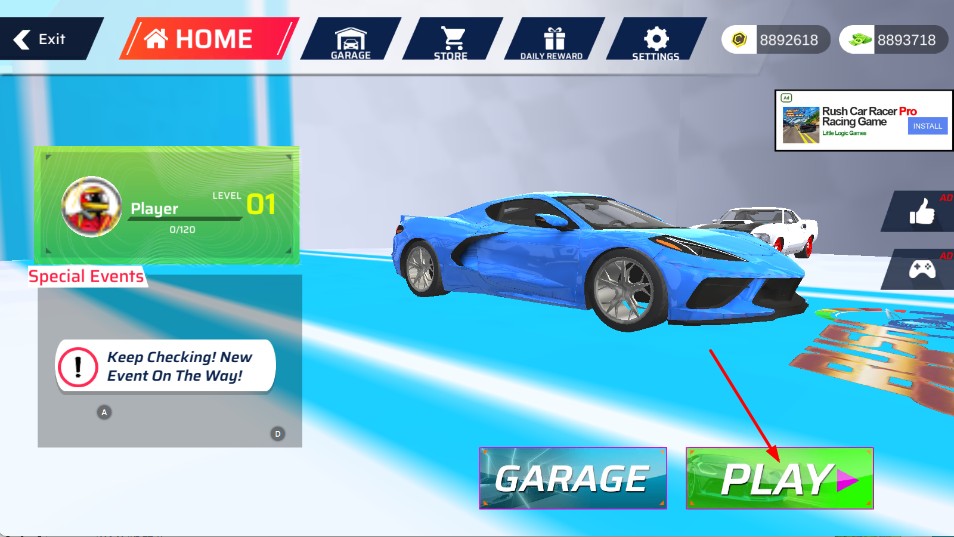The height and width of the screenshot is (537, 954).
Task: Select the Player profile card
Action: click(167, 205)
